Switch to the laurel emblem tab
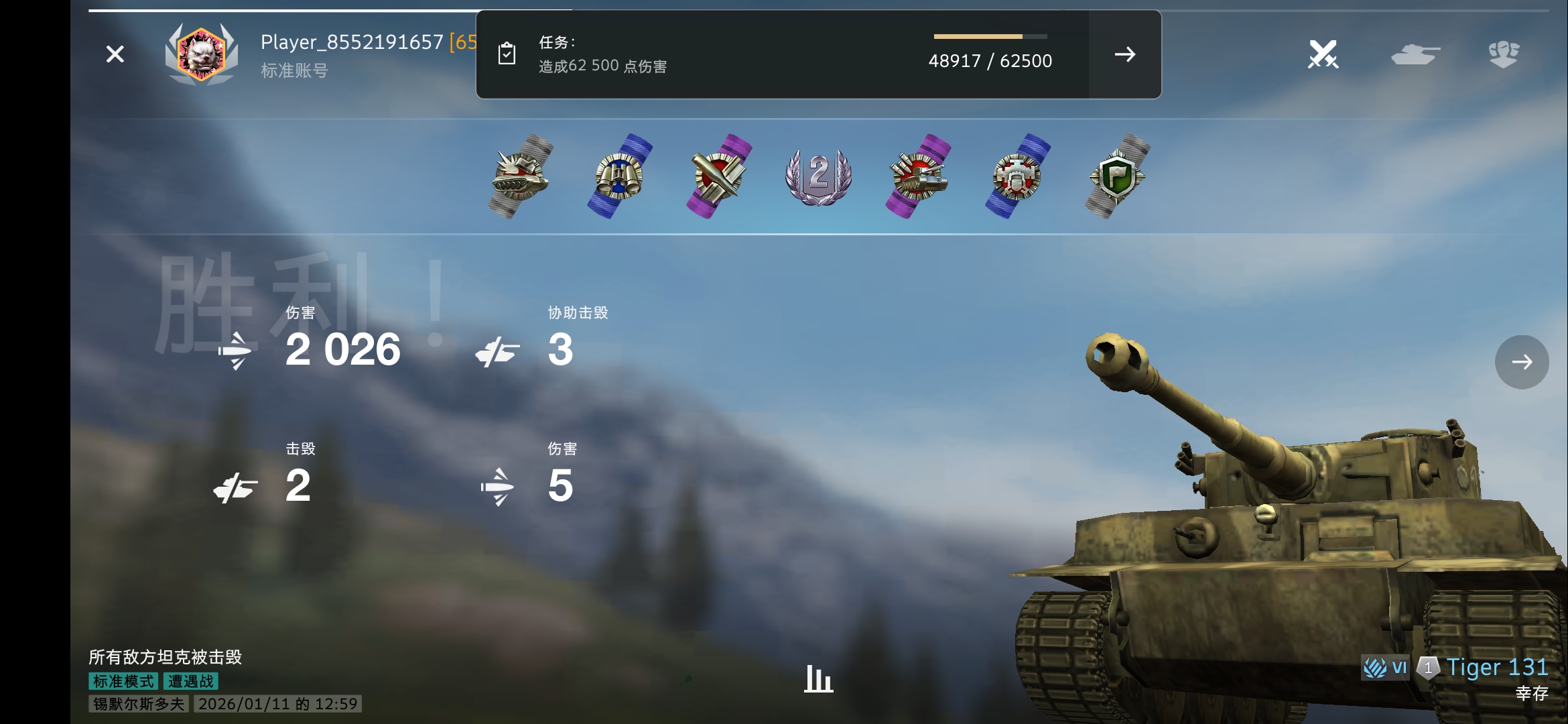 pyautogui.click(x=1504, y=54)
